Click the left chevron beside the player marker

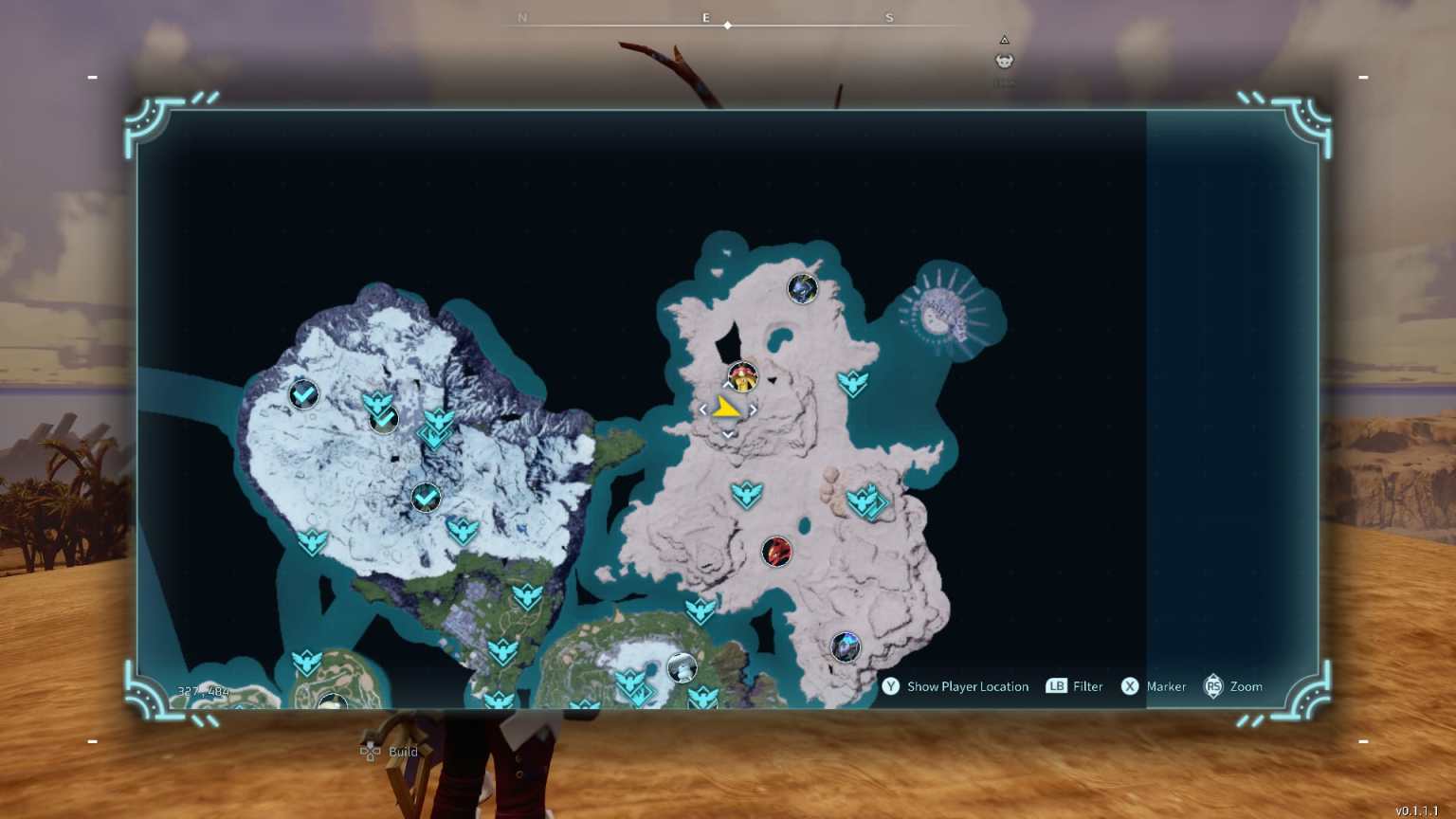point(703,409)
